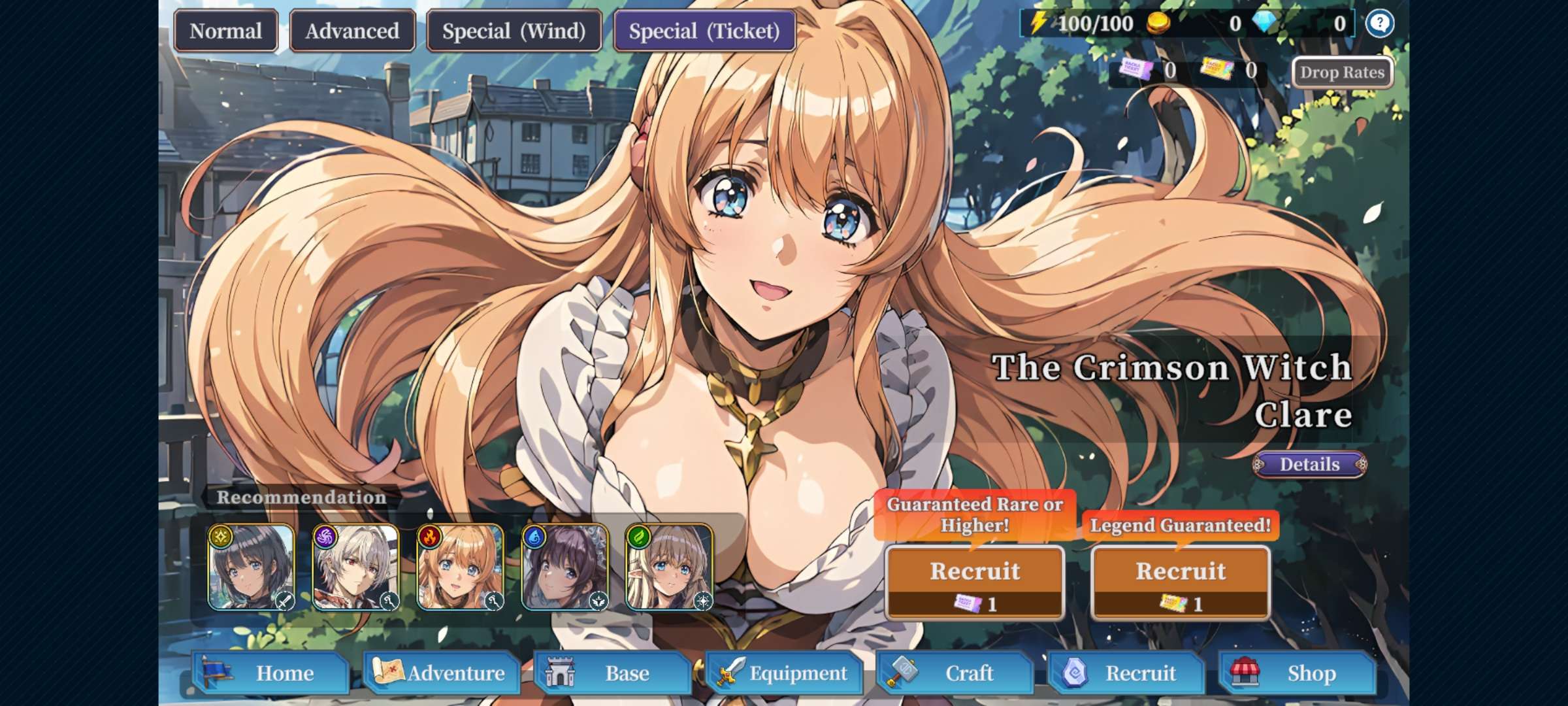Open the Equipment menu

pyautogui.click(x=784, y=673)
